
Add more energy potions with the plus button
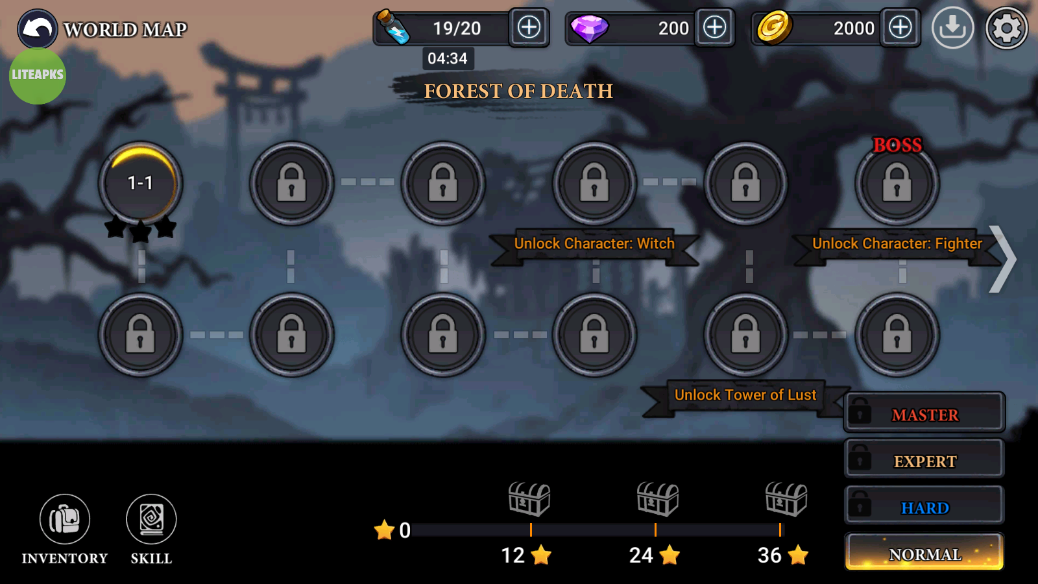tap(528, 28)
